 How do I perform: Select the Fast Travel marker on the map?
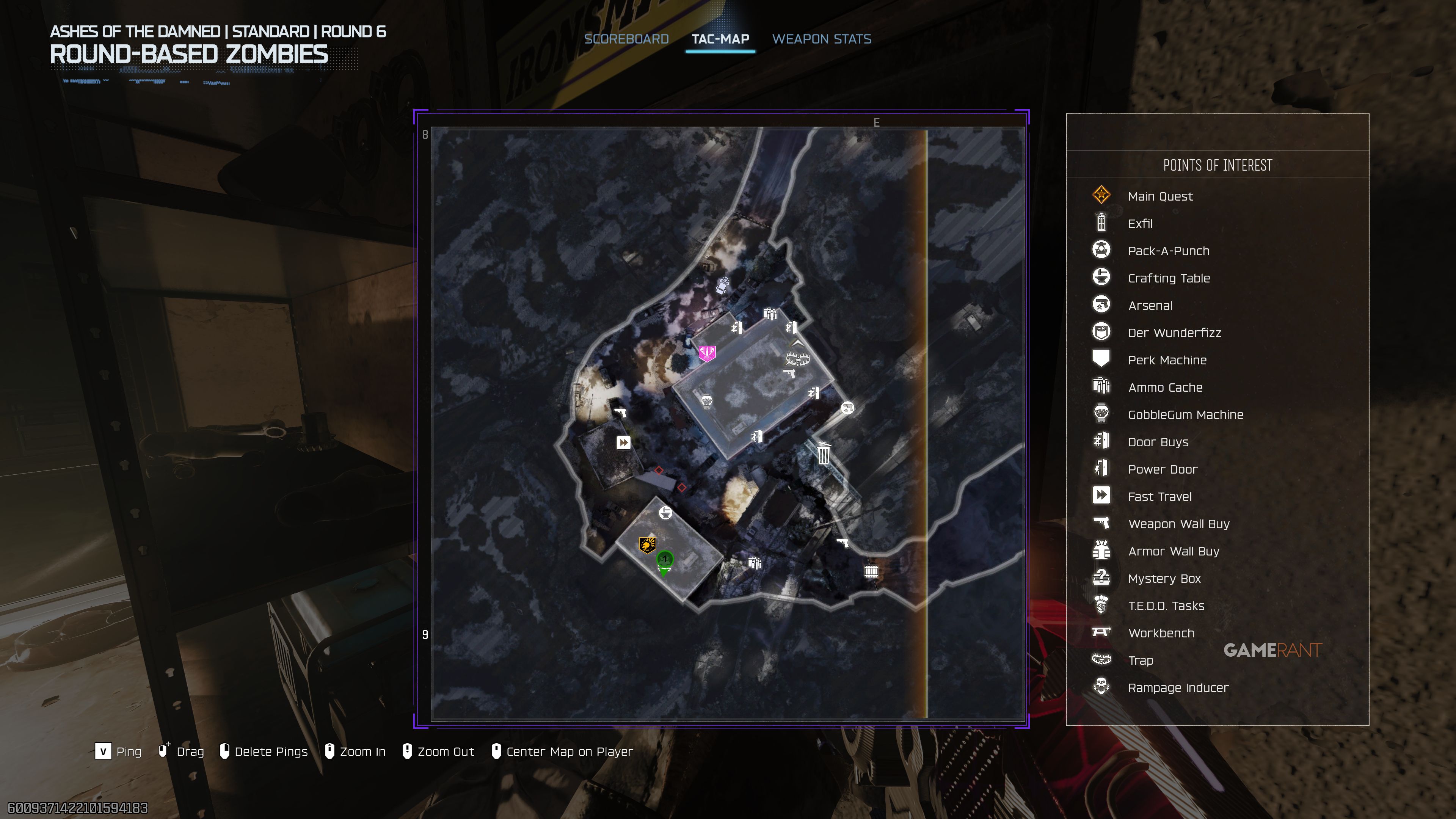coord(623,442)
